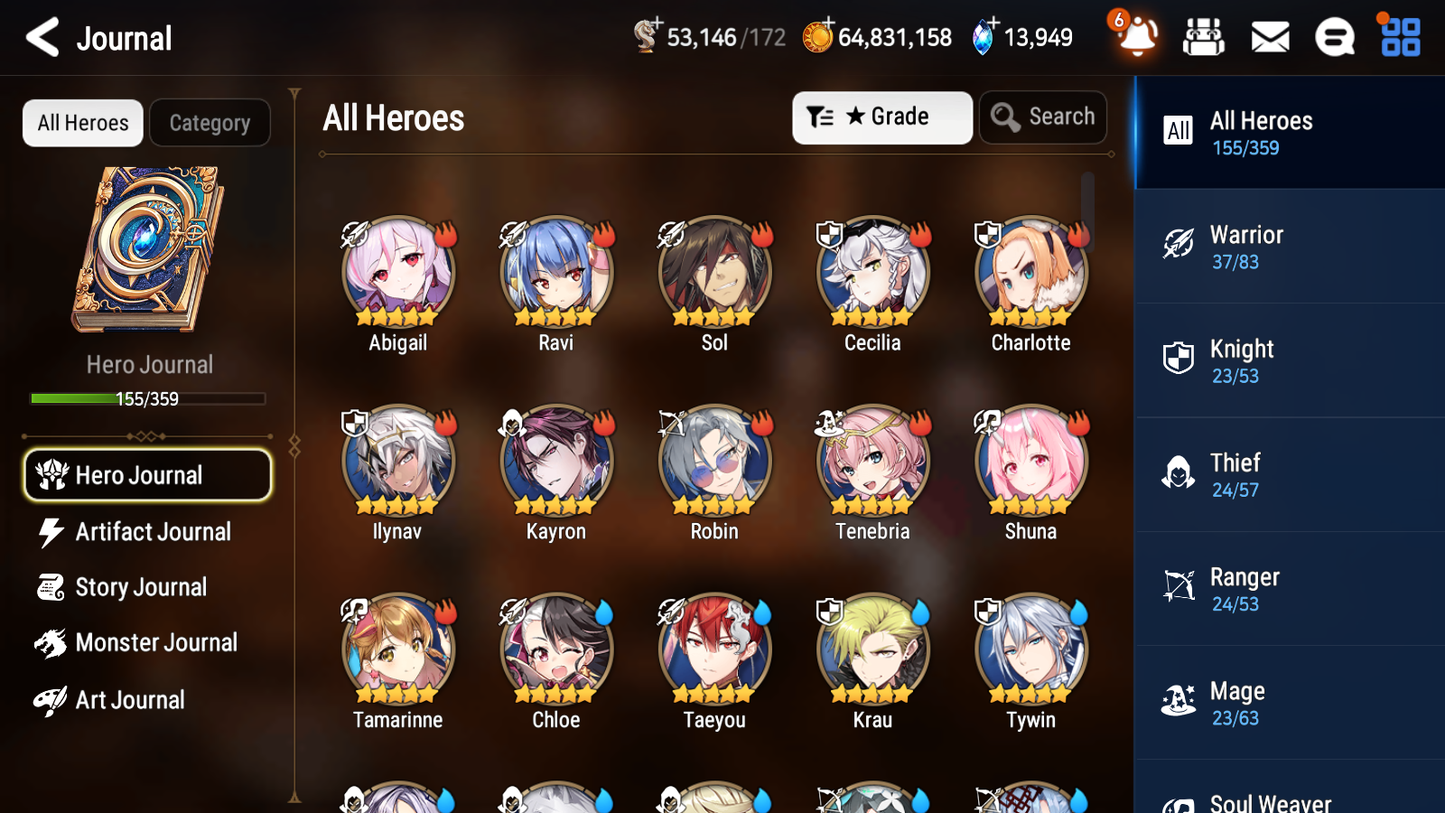Viewport: 1445px width, 813px height.
Task: Open the in-game mail inbox
Action: (1269, 37)
